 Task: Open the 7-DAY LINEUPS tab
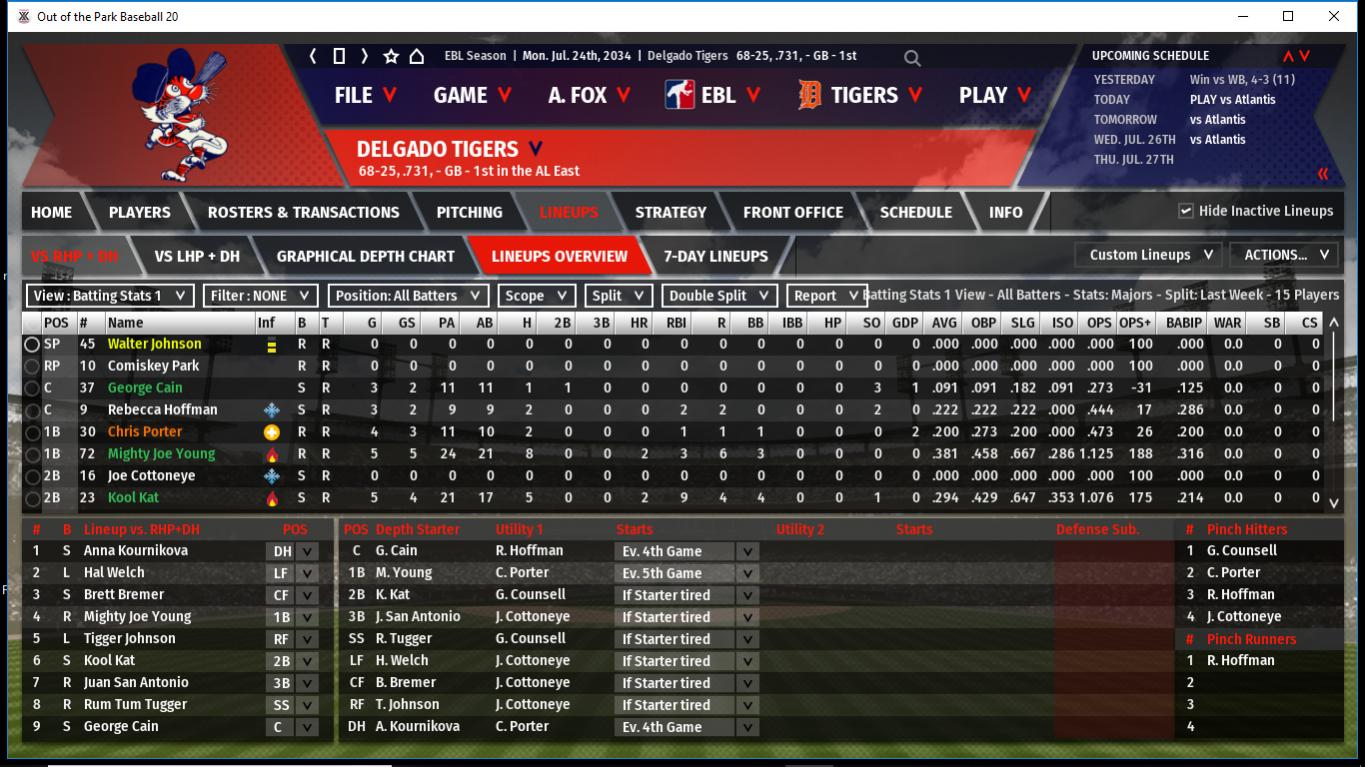tap(716, 256)
